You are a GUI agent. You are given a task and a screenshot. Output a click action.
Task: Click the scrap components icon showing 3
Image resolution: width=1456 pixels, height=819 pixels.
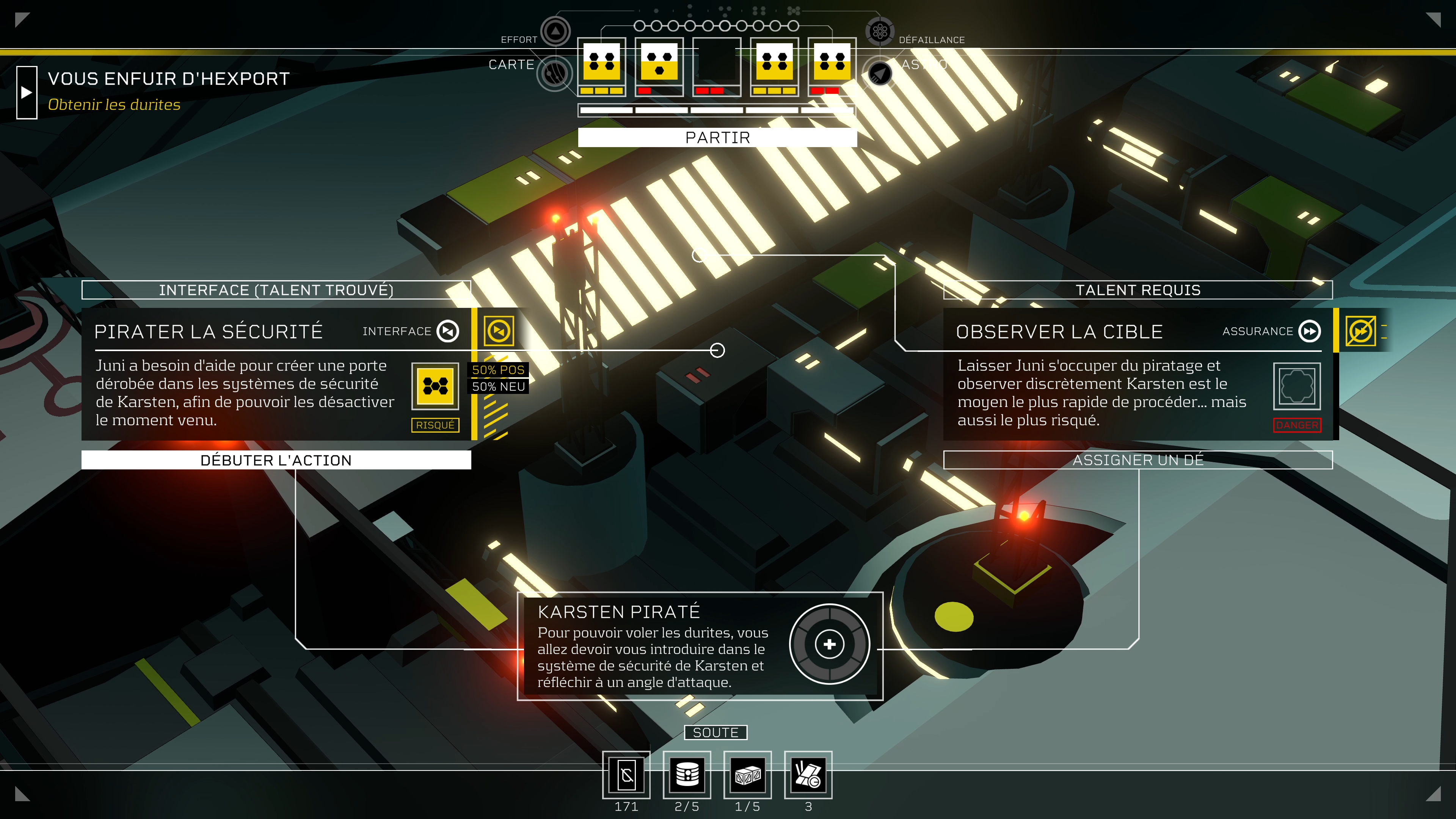[808, 775]
